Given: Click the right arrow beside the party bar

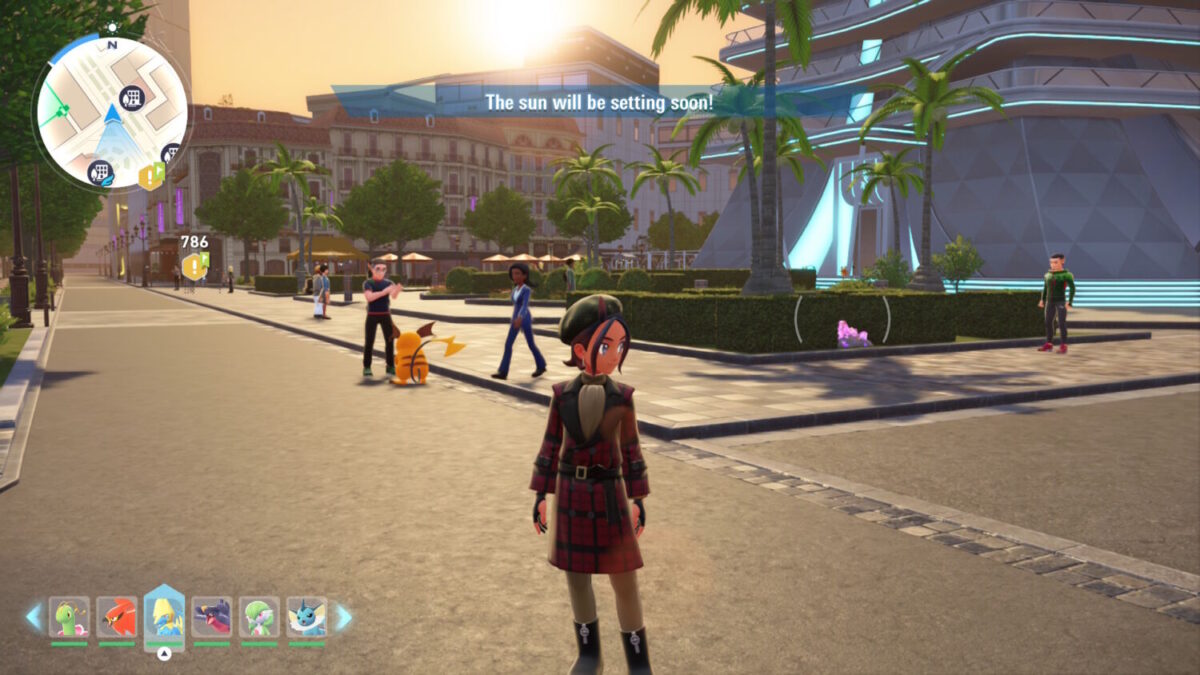Looking at the screenshot, I should pos(342,617).
